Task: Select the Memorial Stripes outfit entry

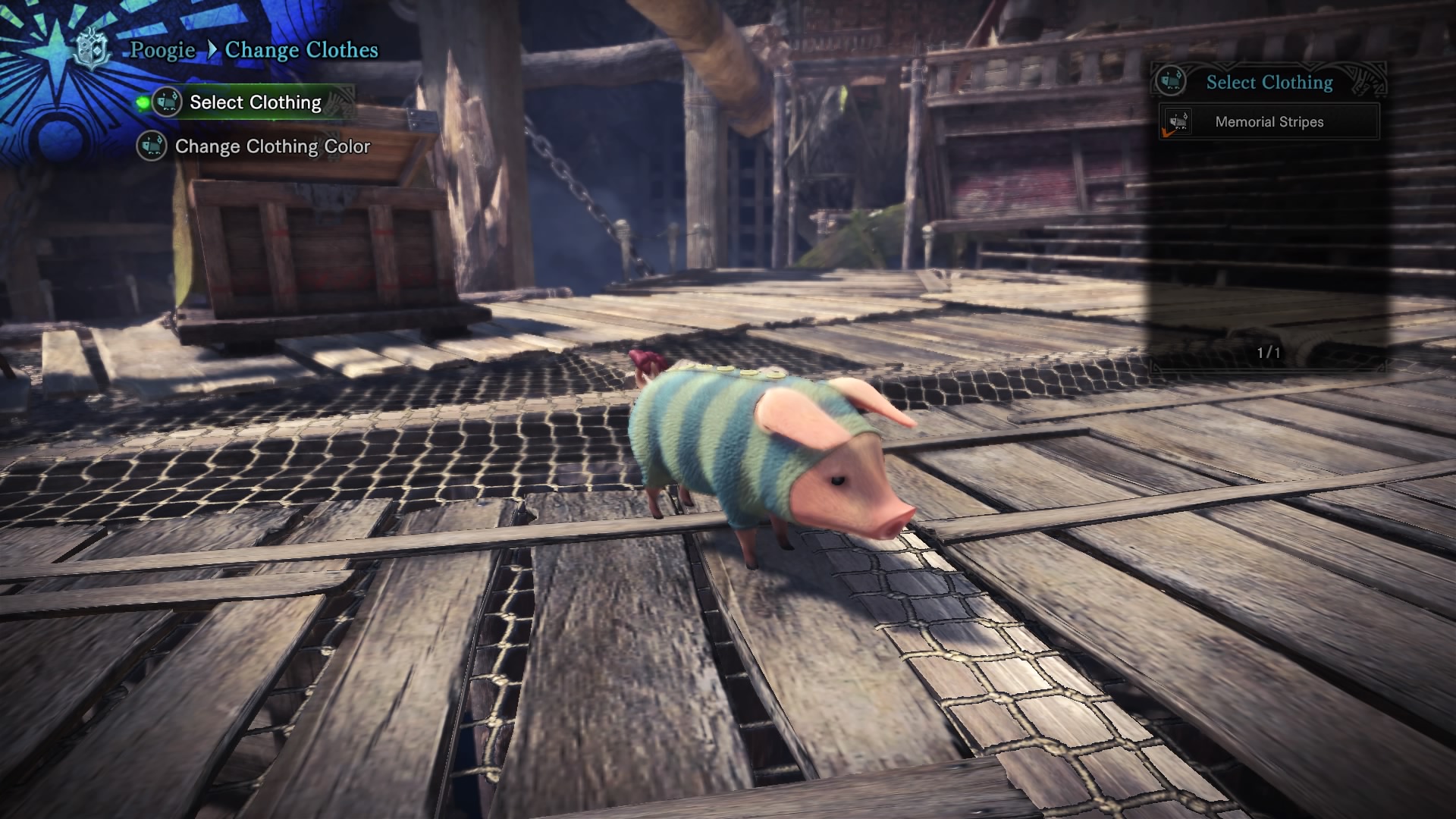Action: tap(1269, 122)
